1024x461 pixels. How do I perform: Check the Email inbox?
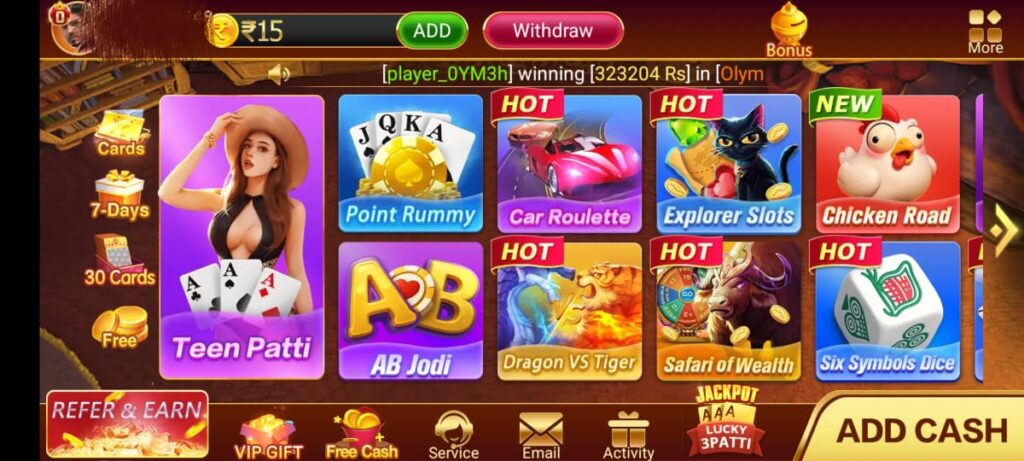click(540, 435)
